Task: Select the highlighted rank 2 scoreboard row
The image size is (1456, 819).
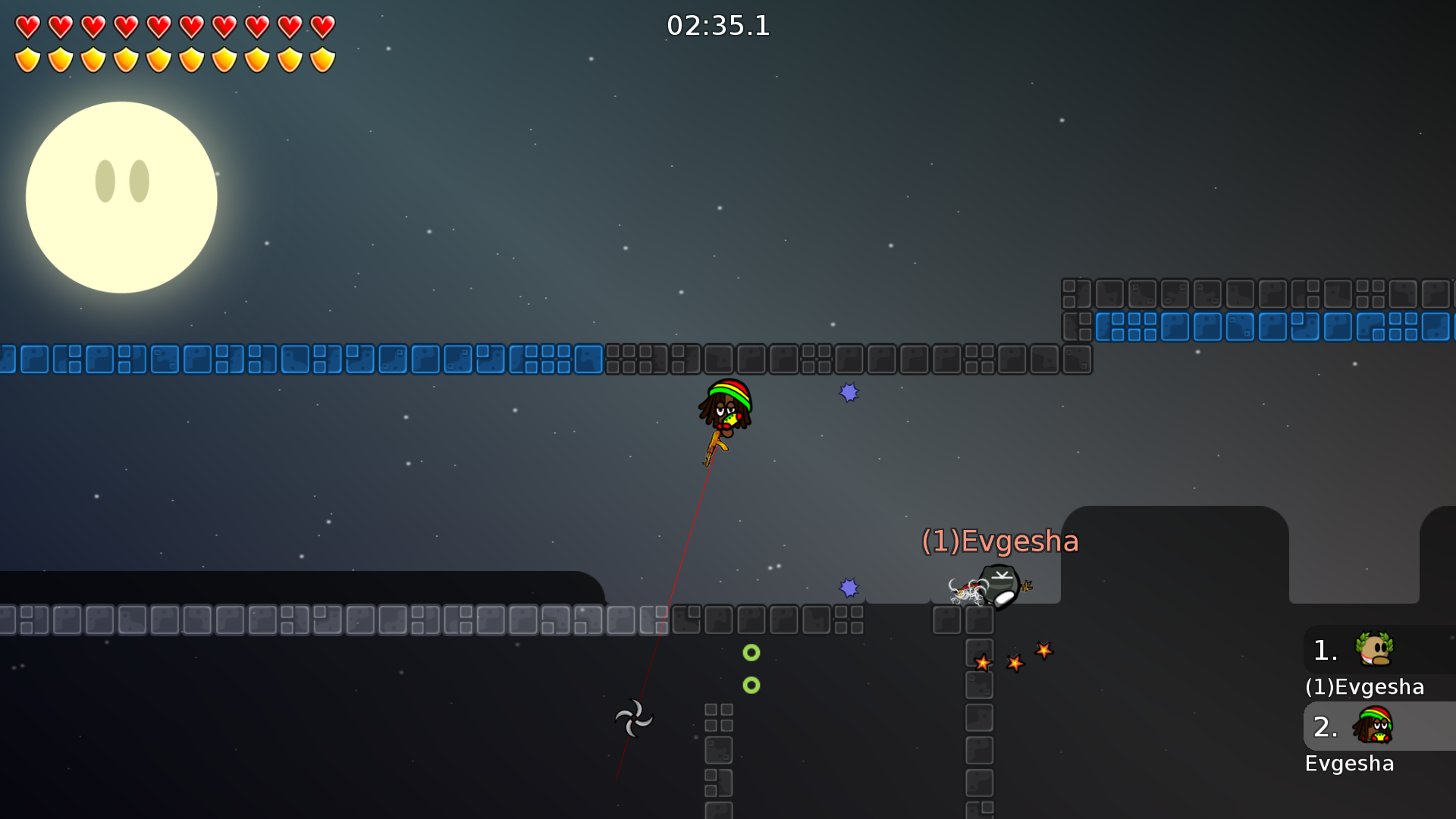Action: coord(1377,726)
